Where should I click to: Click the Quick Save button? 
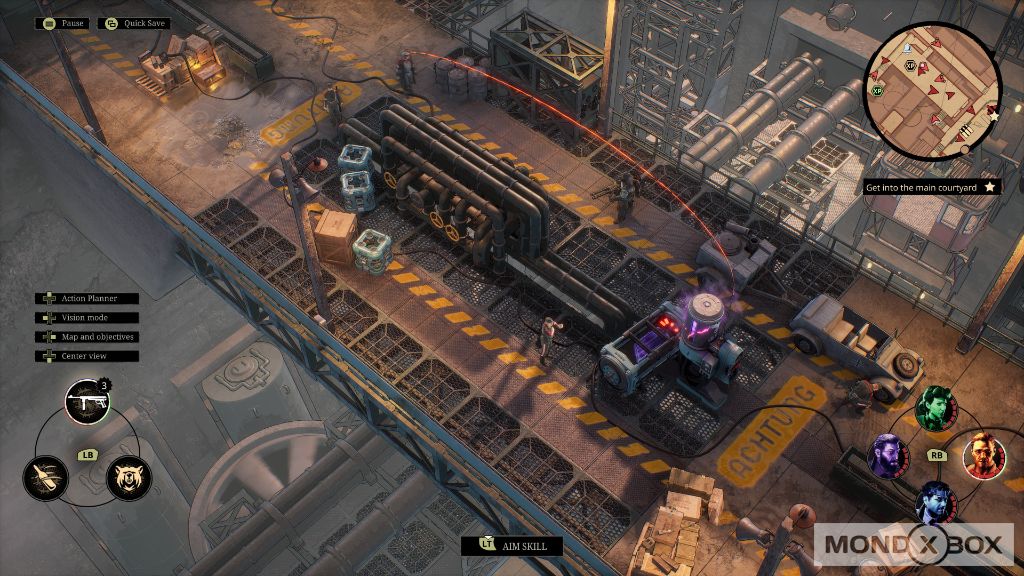point(134,23)
